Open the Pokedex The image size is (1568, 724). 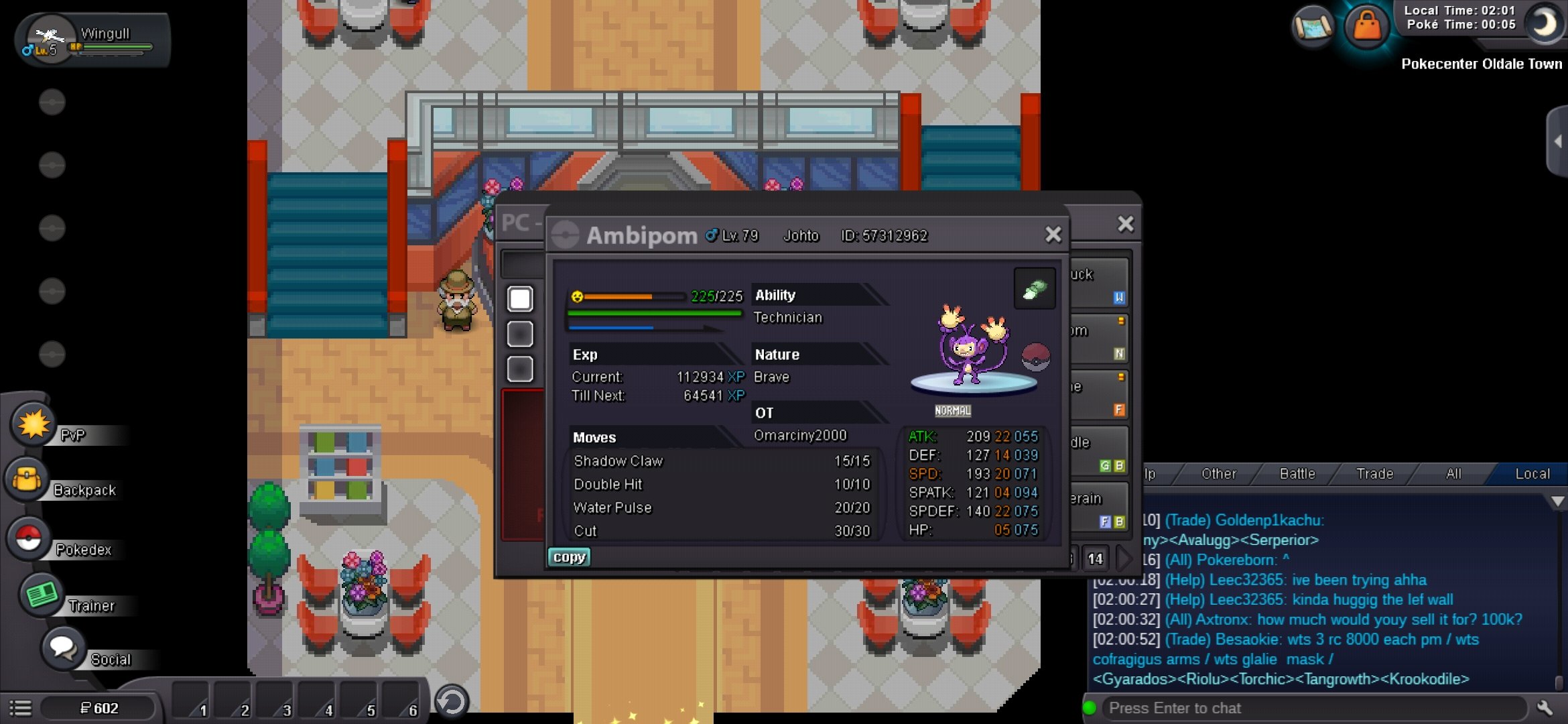pyautogui.click(x=29, y=539)
